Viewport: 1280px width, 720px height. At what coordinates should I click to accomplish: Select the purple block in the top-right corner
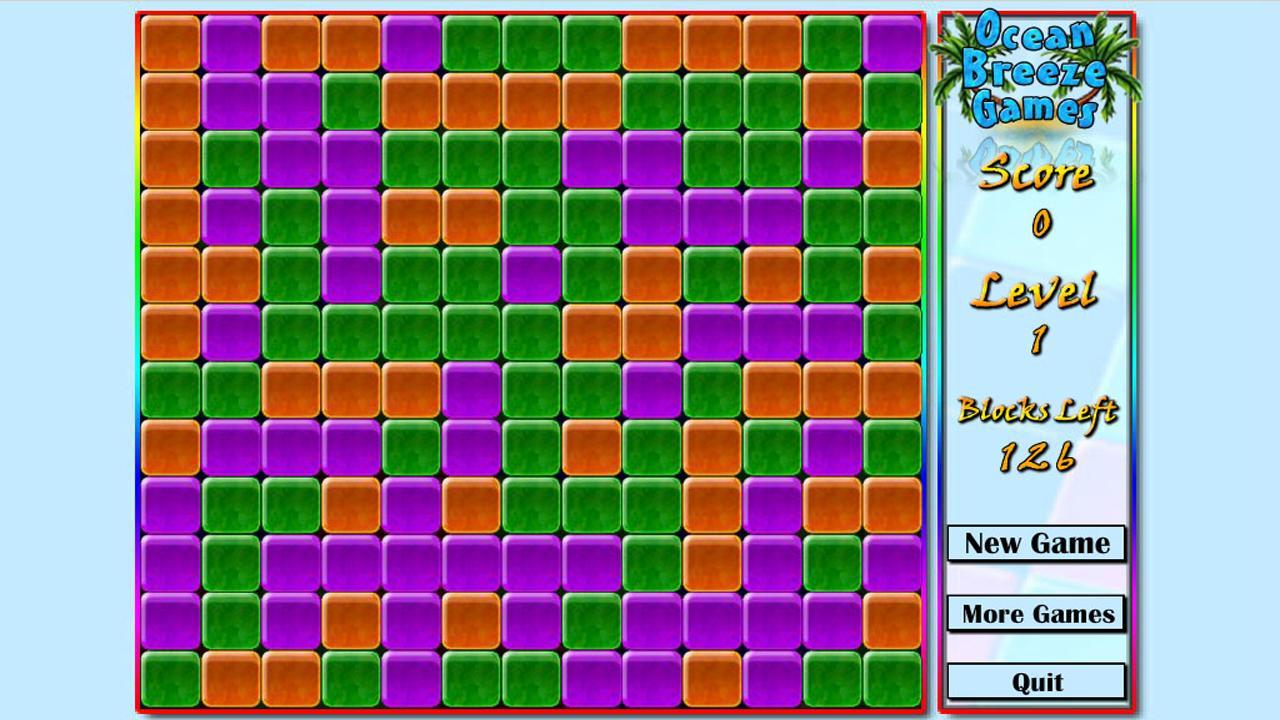click(895, 42)
